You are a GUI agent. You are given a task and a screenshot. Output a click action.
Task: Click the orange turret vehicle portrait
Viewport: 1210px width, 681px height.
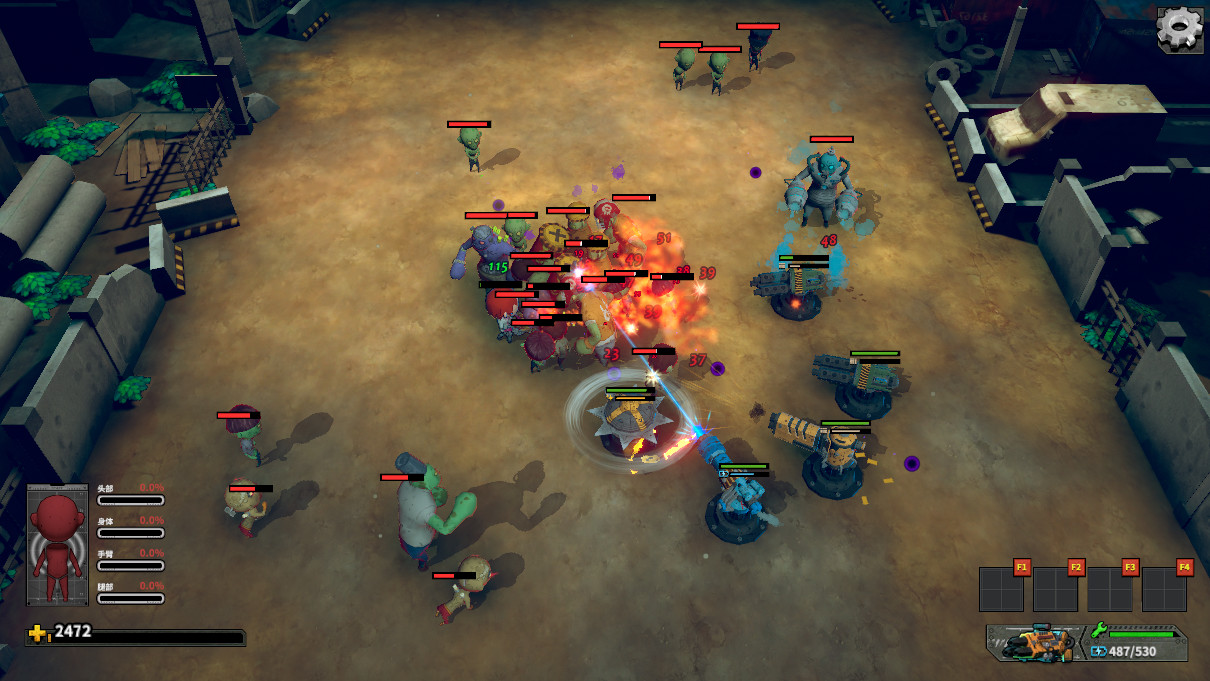point(1035,643)
